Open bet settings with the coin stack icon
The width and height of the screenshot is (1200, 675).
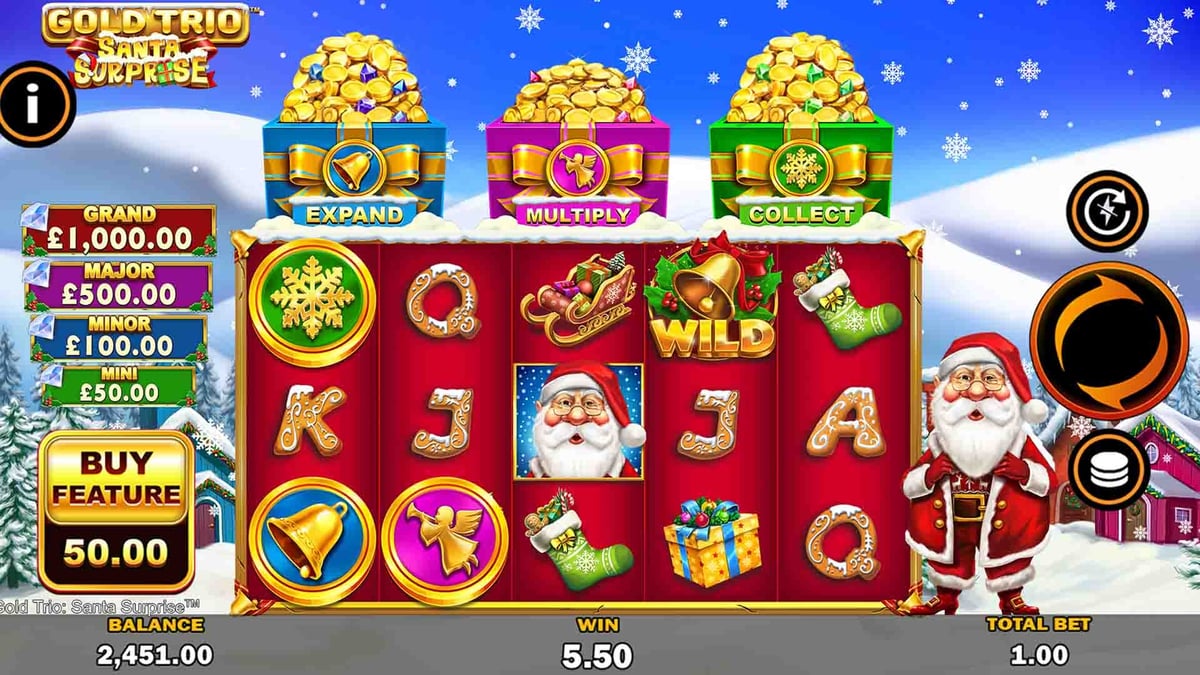point(1108,472)
